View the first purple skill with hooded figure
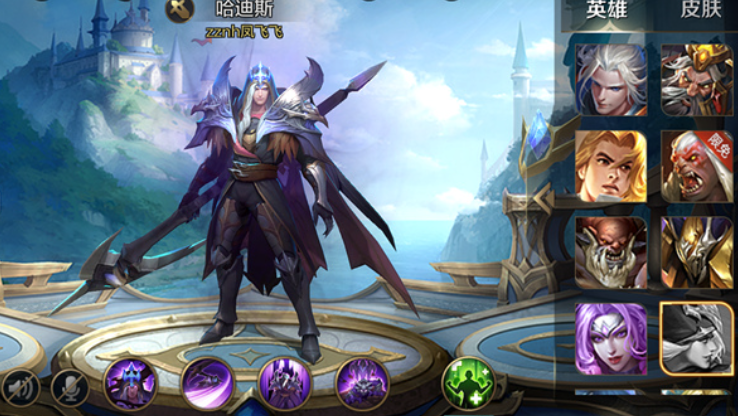The height and width of the screenshot is (416, 738). [x=130, y=384]
